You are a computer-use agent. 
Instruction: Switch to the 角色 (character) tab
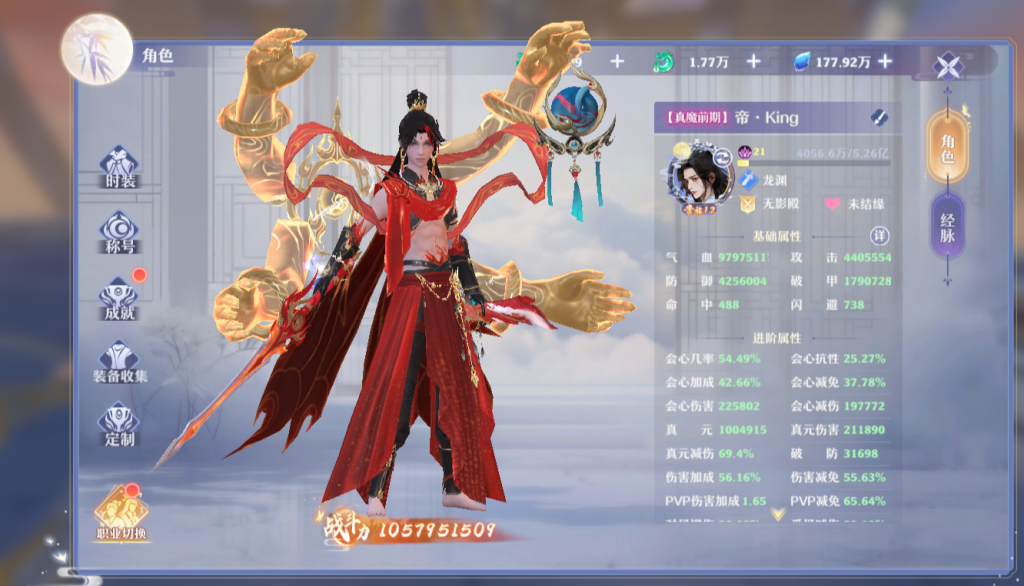coord(946,147)
